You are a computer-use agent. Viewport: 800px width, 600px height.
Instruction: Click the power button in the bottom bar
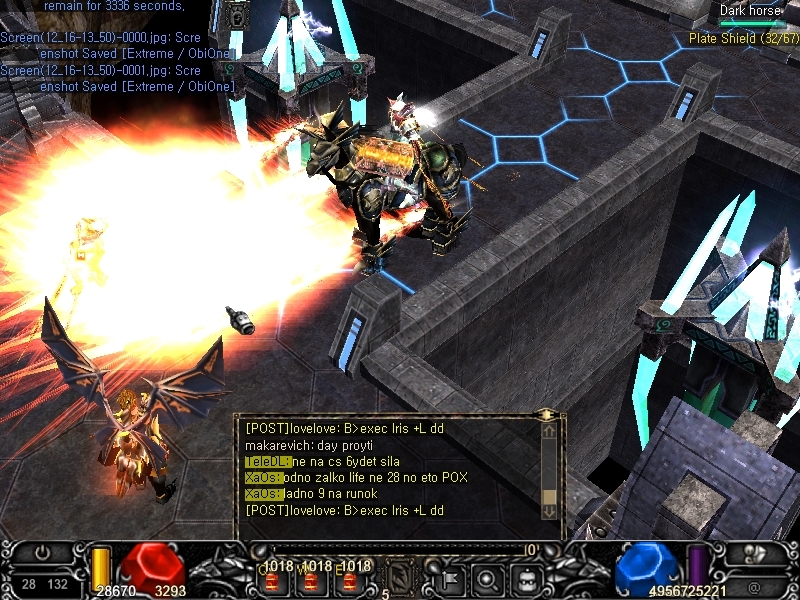pos(42,553)
